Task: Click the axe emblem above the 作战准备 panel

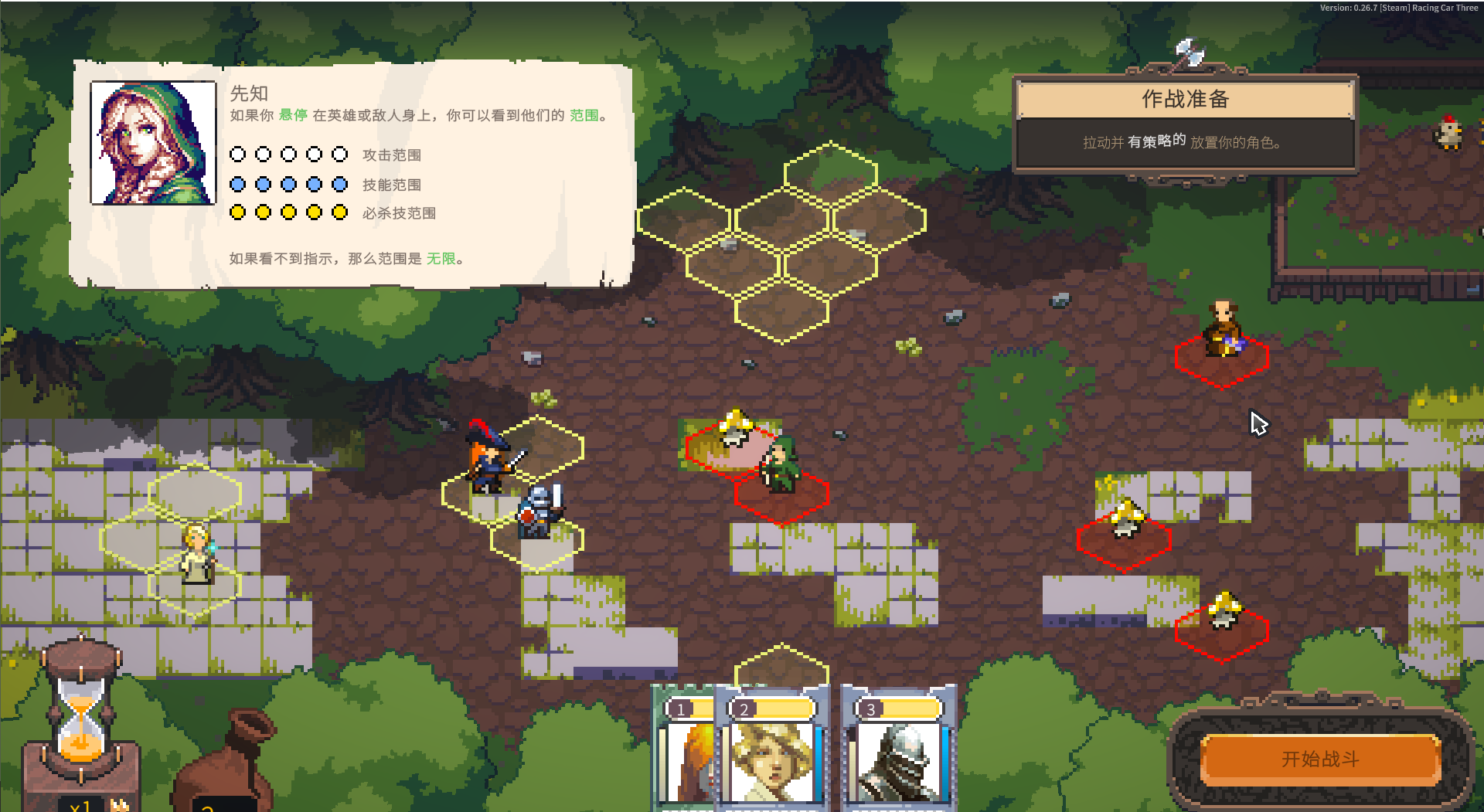Action: 1186,52
